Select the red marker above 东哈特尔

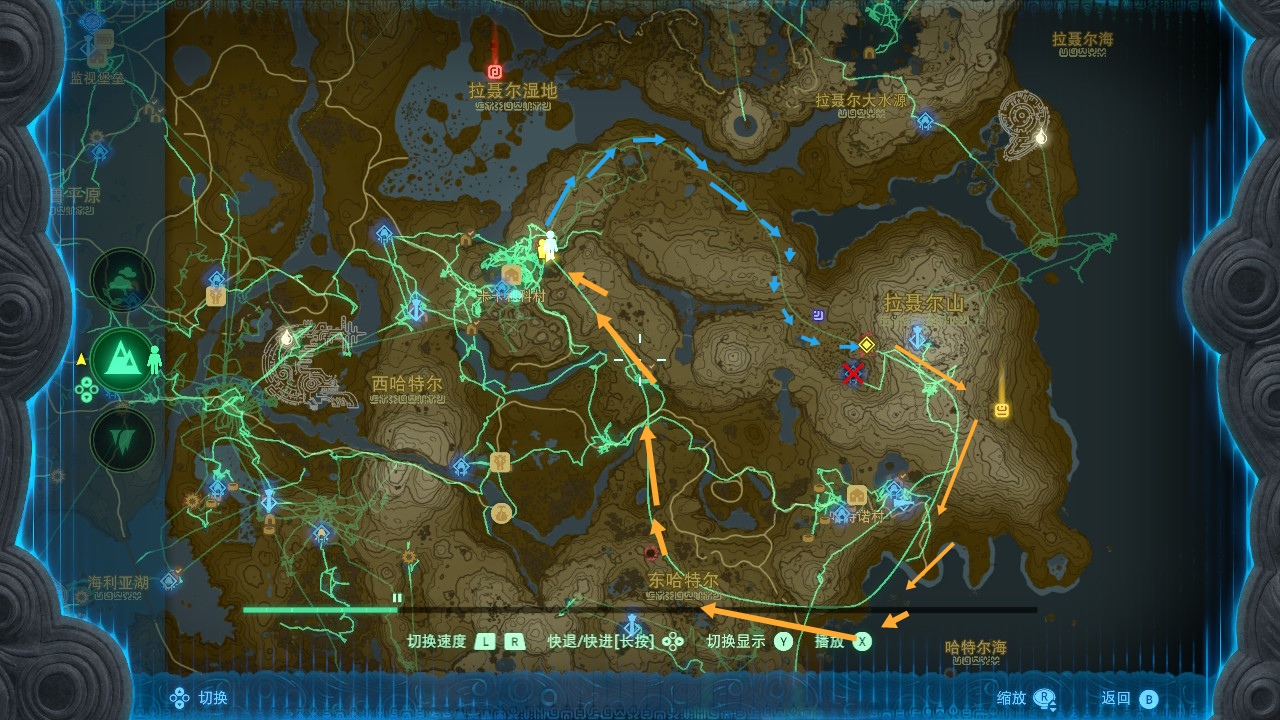pos(651,553)
